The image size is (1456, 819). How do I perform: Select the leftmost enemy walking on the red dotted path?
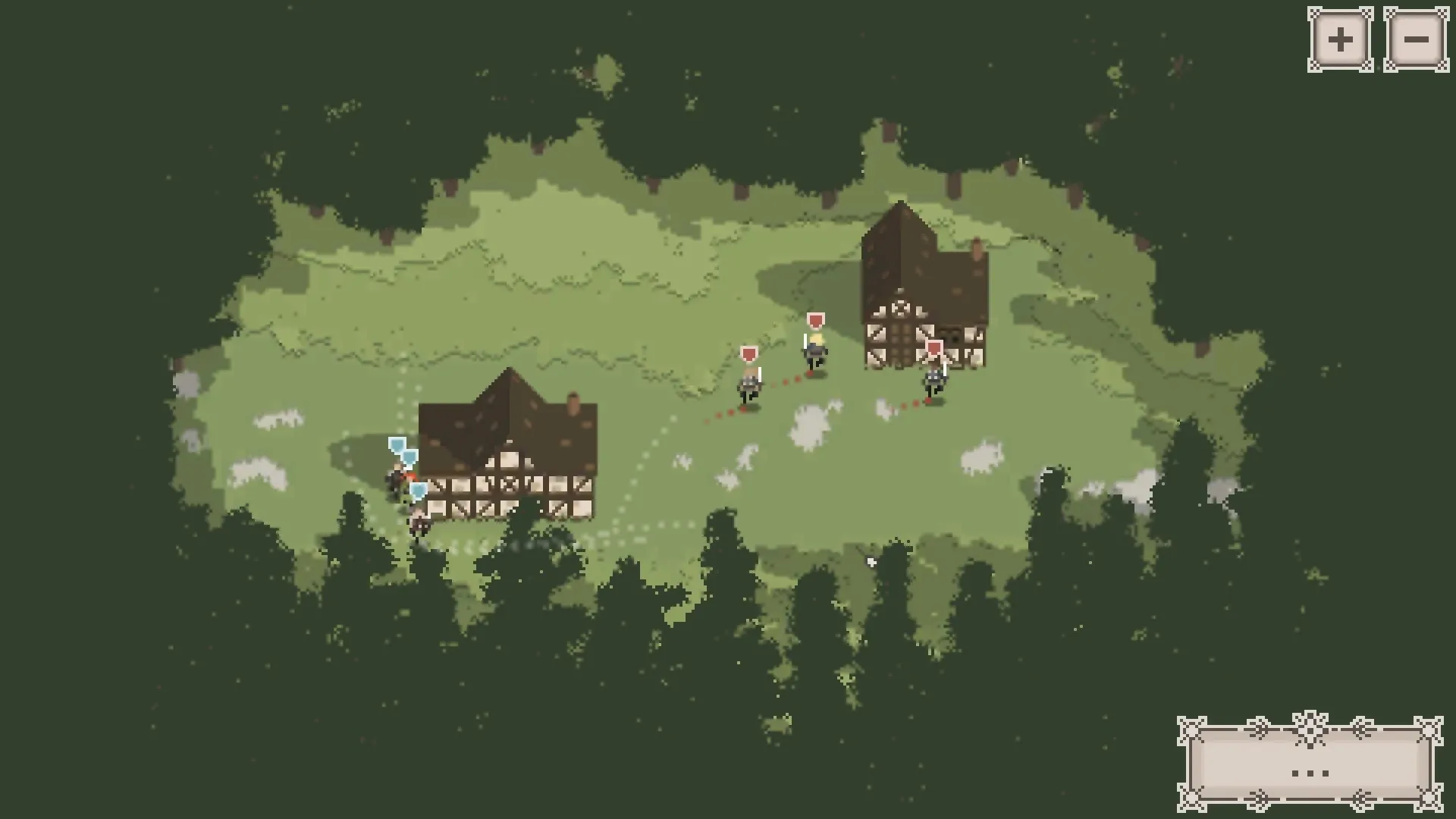pos(747,387)
